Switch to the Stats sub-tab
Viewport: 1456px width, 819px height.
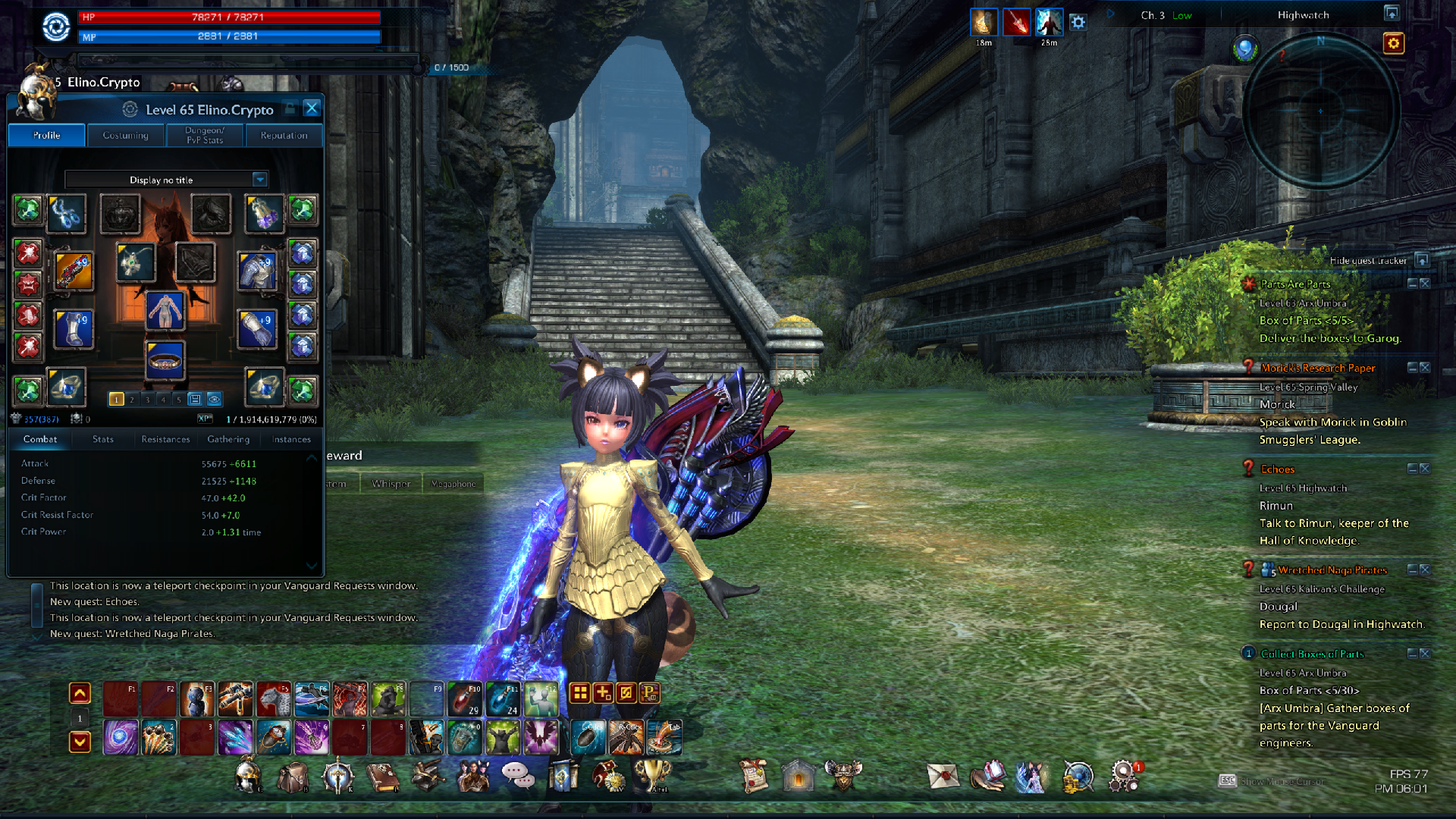pyautogui.click(x=103, y=440)
